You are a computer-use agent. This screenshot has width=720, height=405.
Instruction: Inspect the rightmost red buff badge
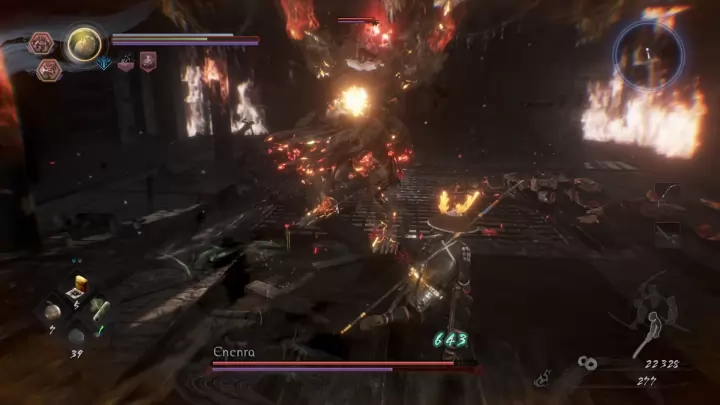point(148,62)
